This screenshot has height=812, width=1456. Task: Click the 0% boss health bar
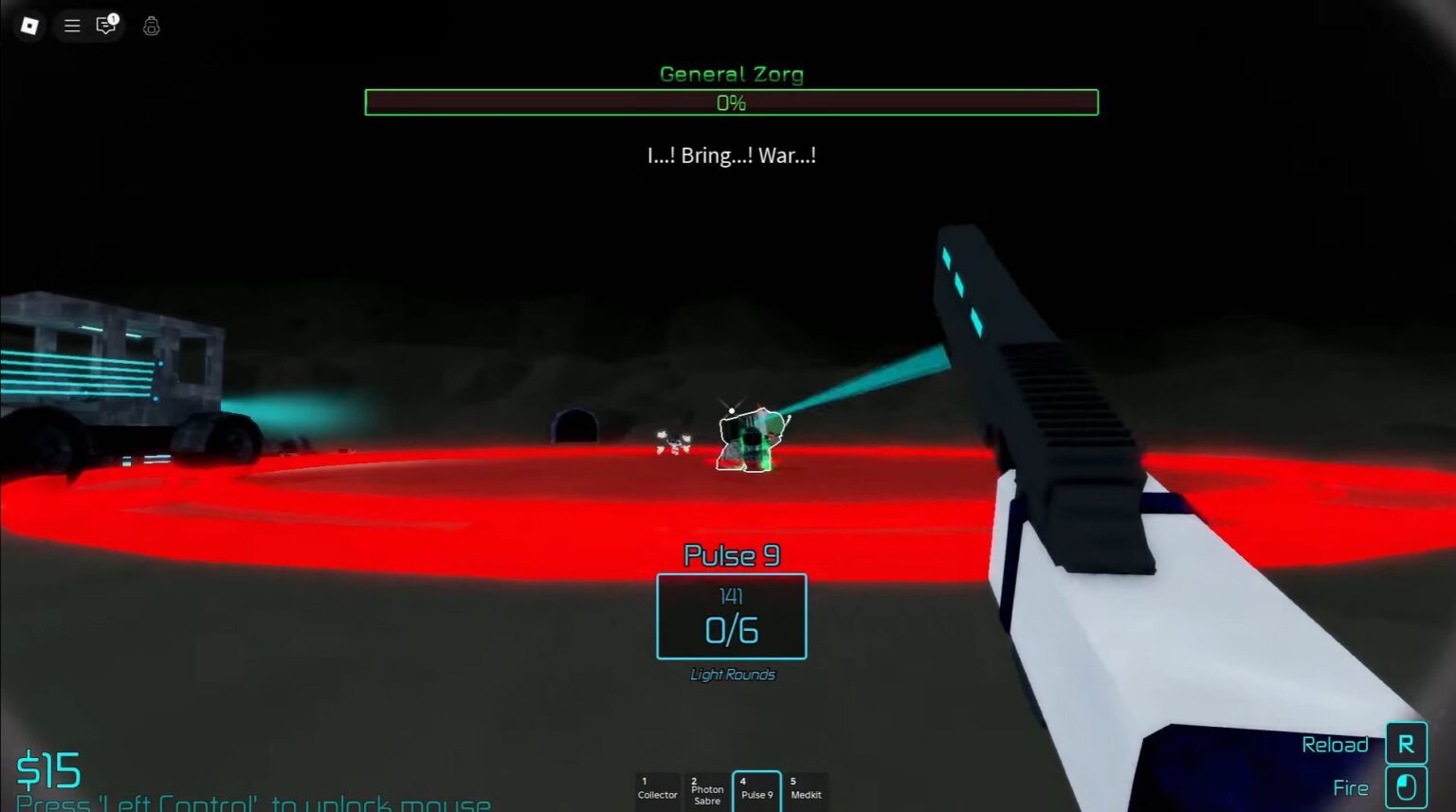pos(731,103)
